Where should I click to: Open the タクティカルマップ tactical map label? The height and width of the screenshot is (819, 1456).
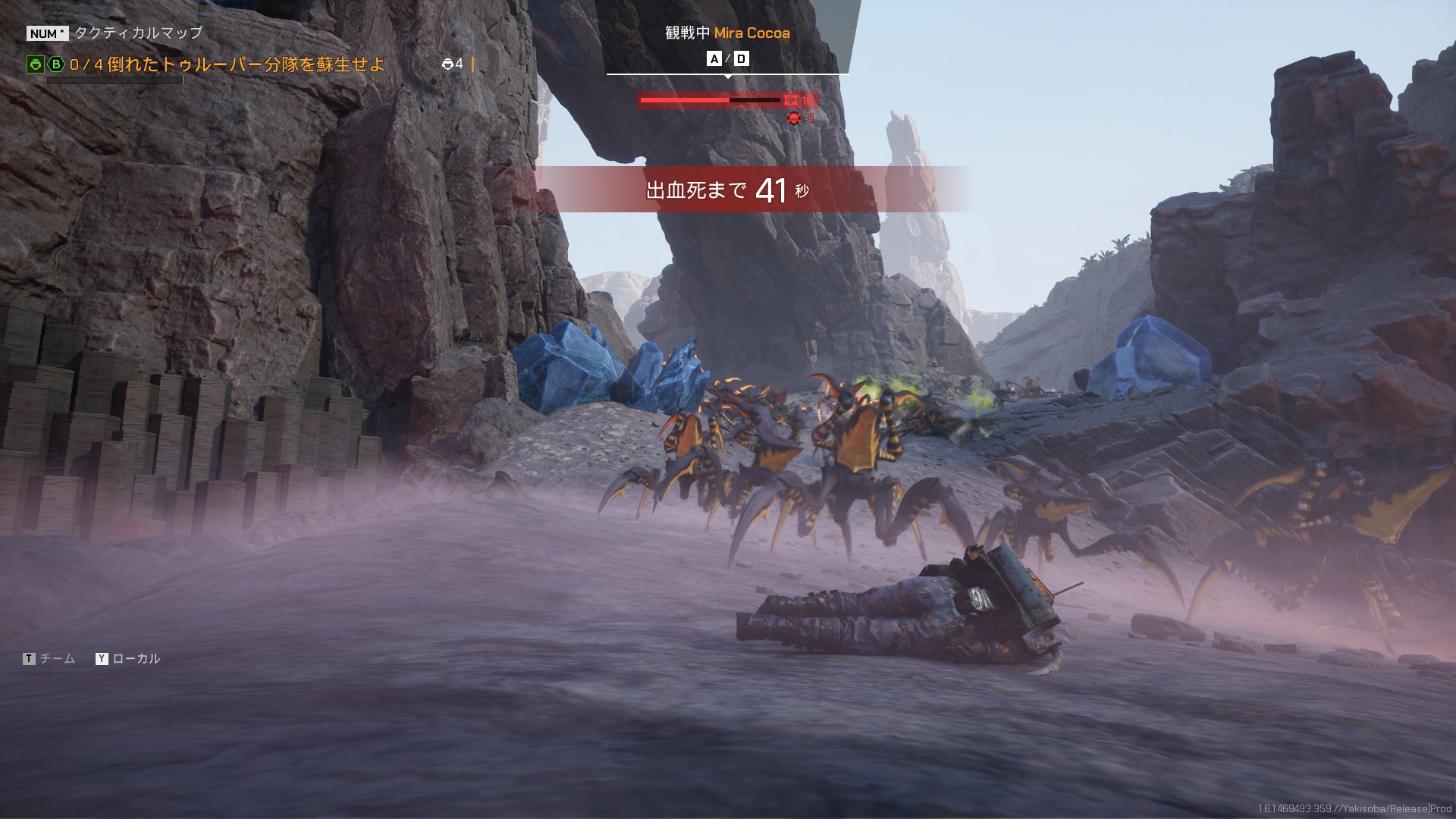138,33
